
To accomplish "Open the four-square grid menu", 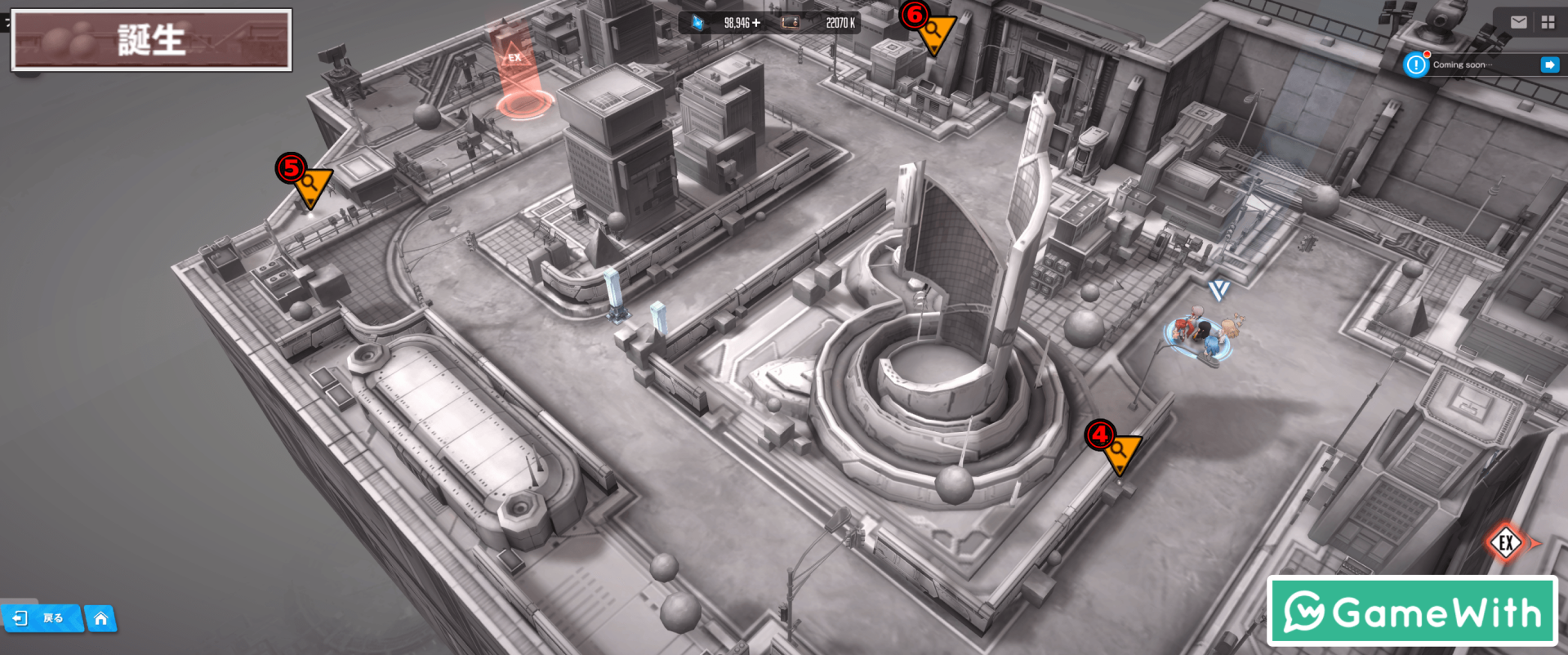I will (1548, 22).
